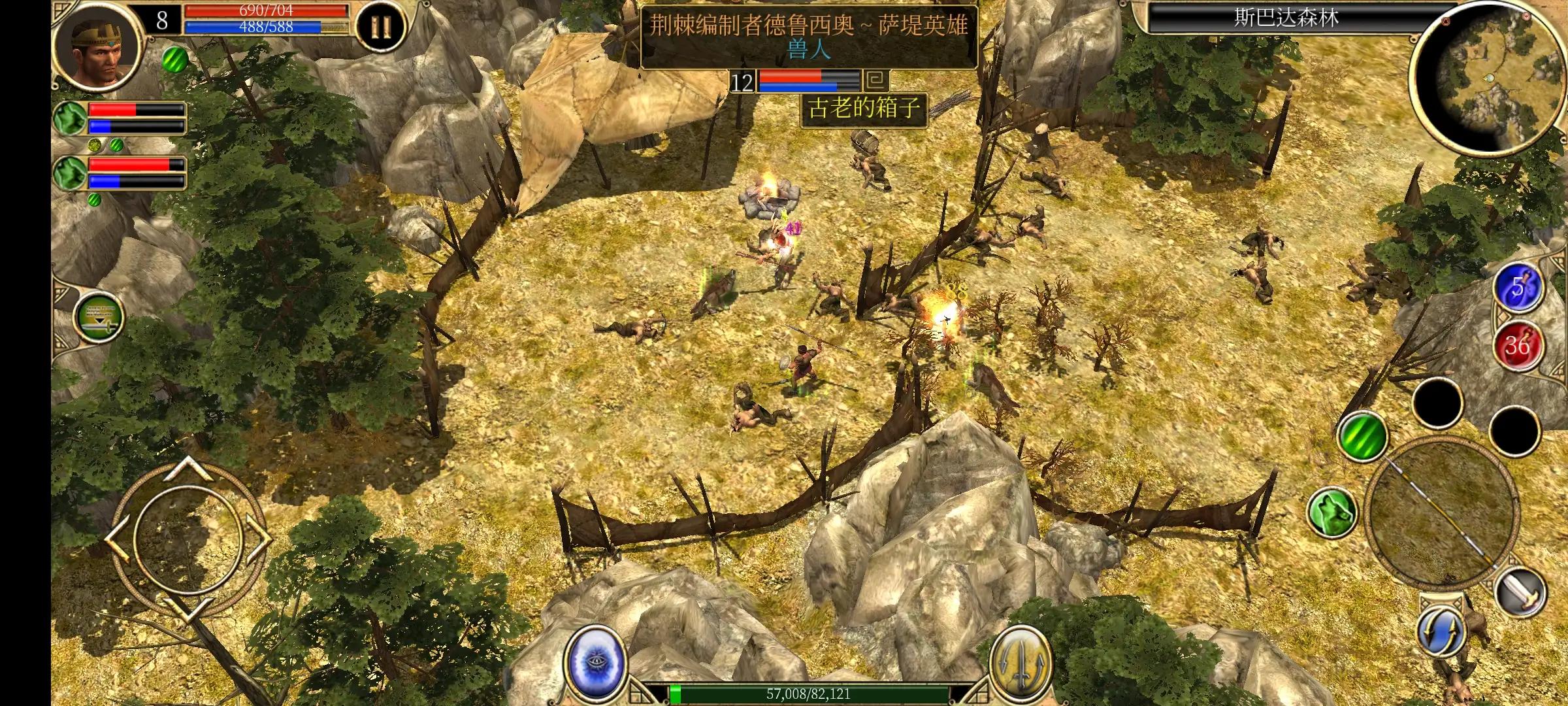The height and width of the screenshot is (706, 1568).
Task: Use the blue energy potion
Action: pos(1518,288)
